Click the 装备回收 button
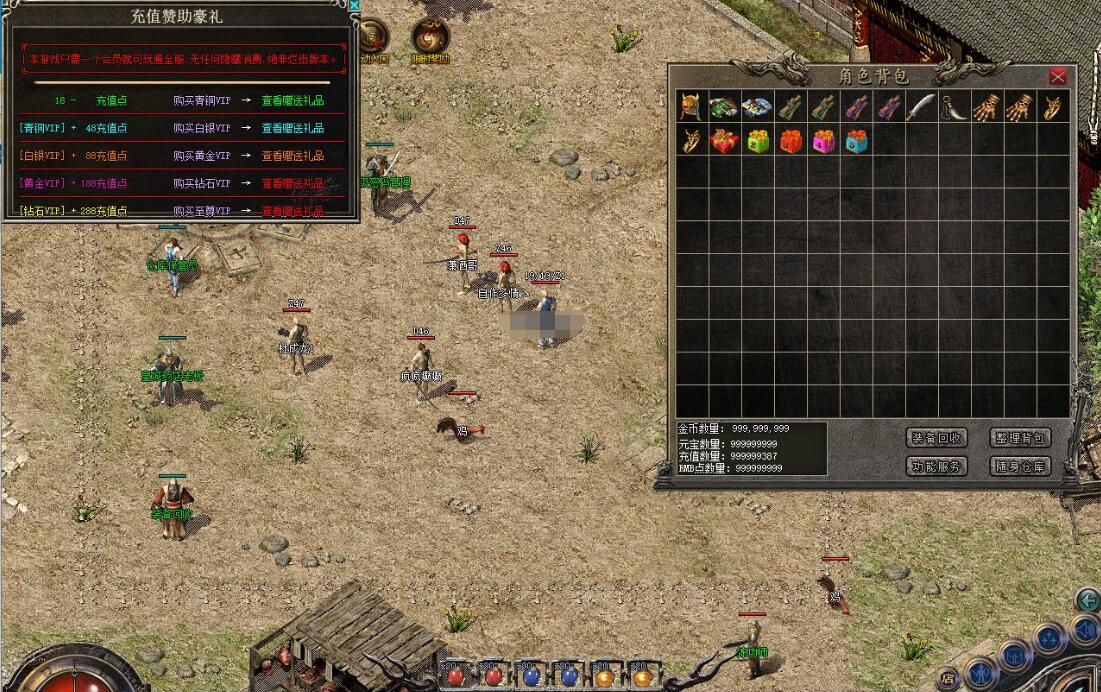The height and width of the screenshot is (692, 1101). pyautogui.click(x=936, y=438)
